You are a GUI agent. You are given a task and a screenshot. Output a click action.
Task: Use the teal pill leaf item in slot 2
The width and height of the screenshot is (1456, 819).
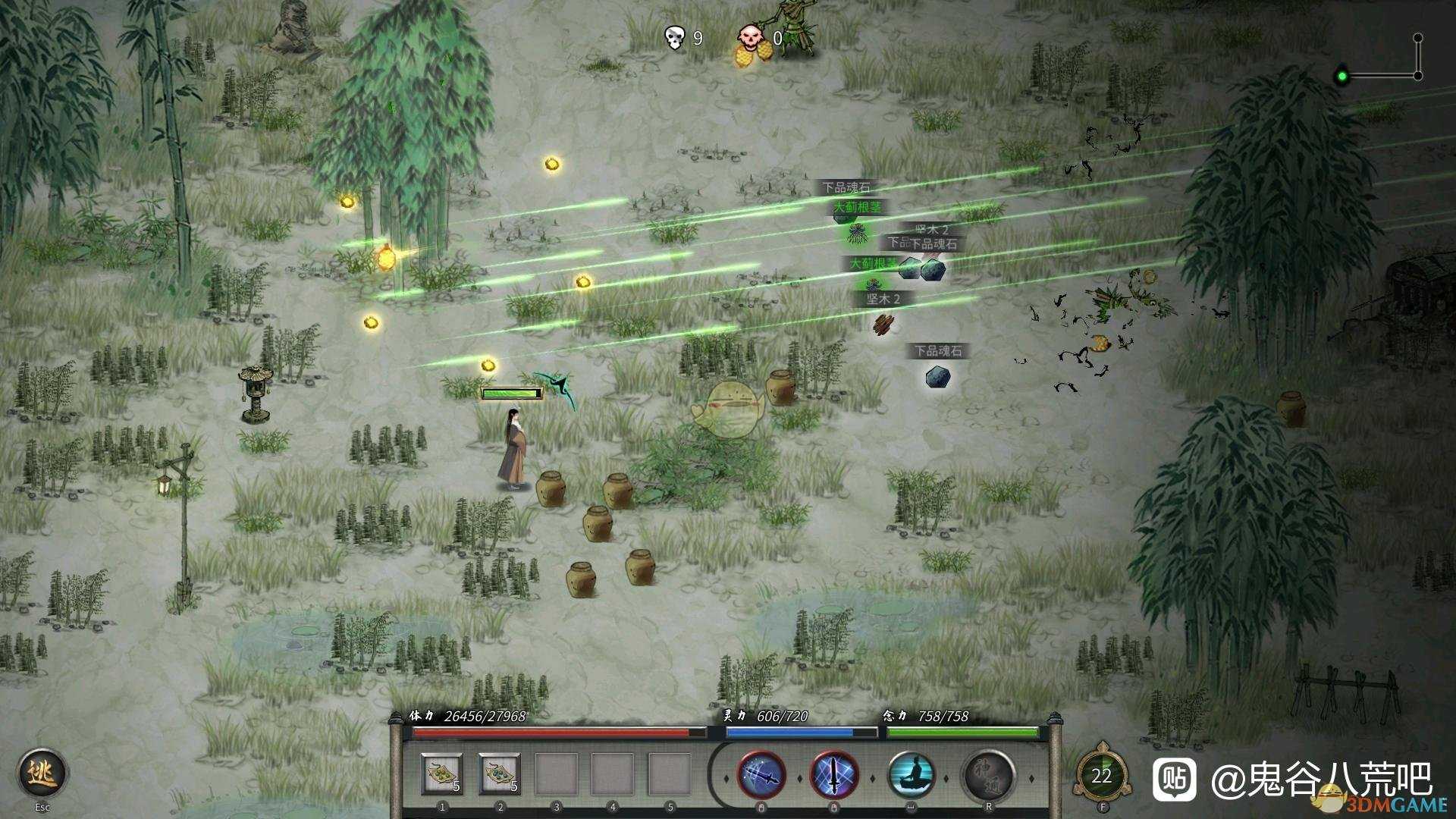coord(500,774)
